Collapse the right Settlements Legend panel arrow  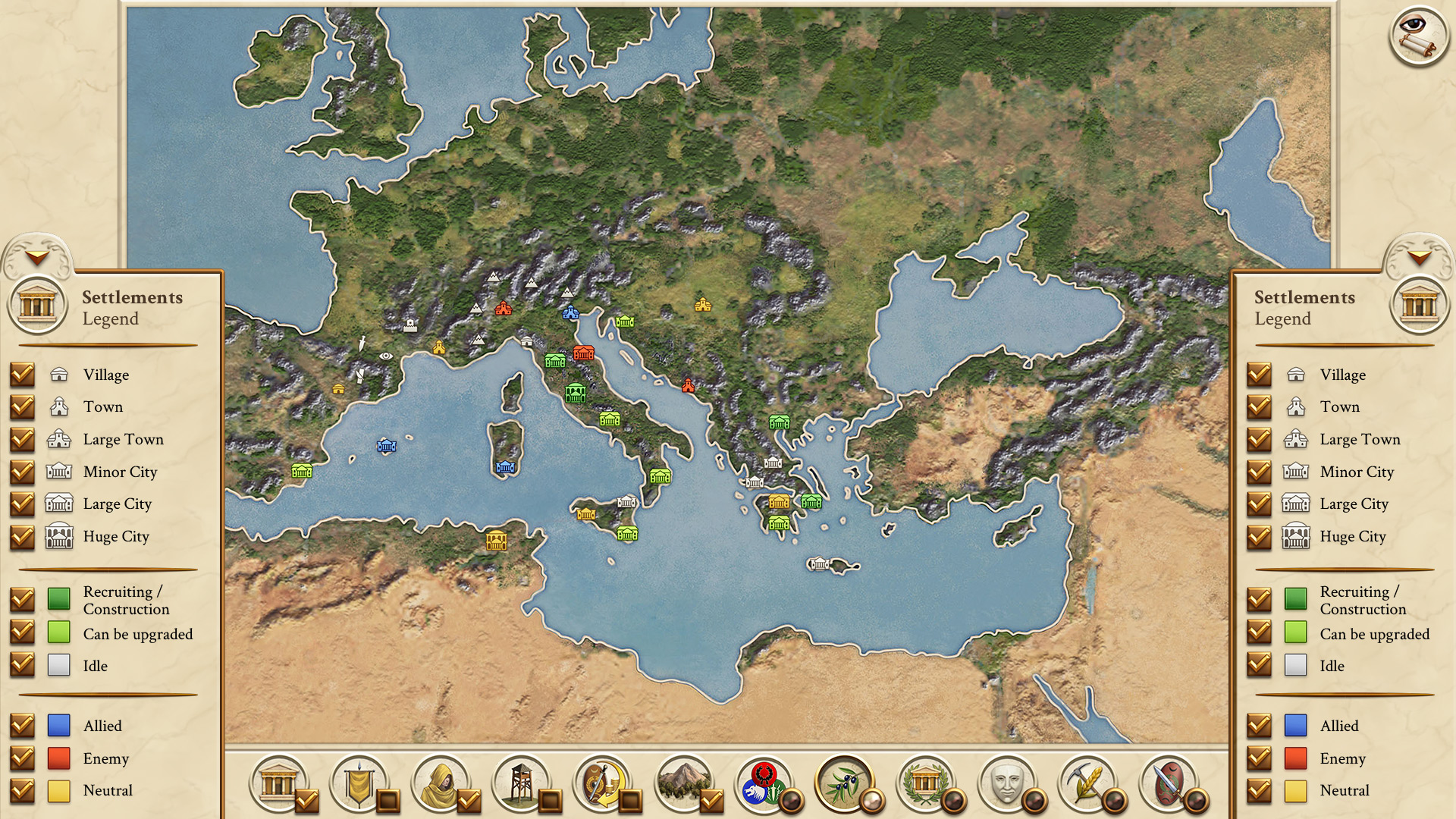[1419, 258]
